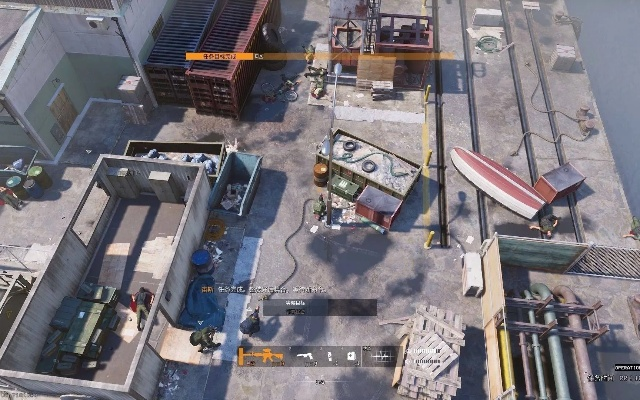The height and width of the screenshot is (400, 640).
Task: Select the orange assault rifle weapon slot
Action: point(262,356)
